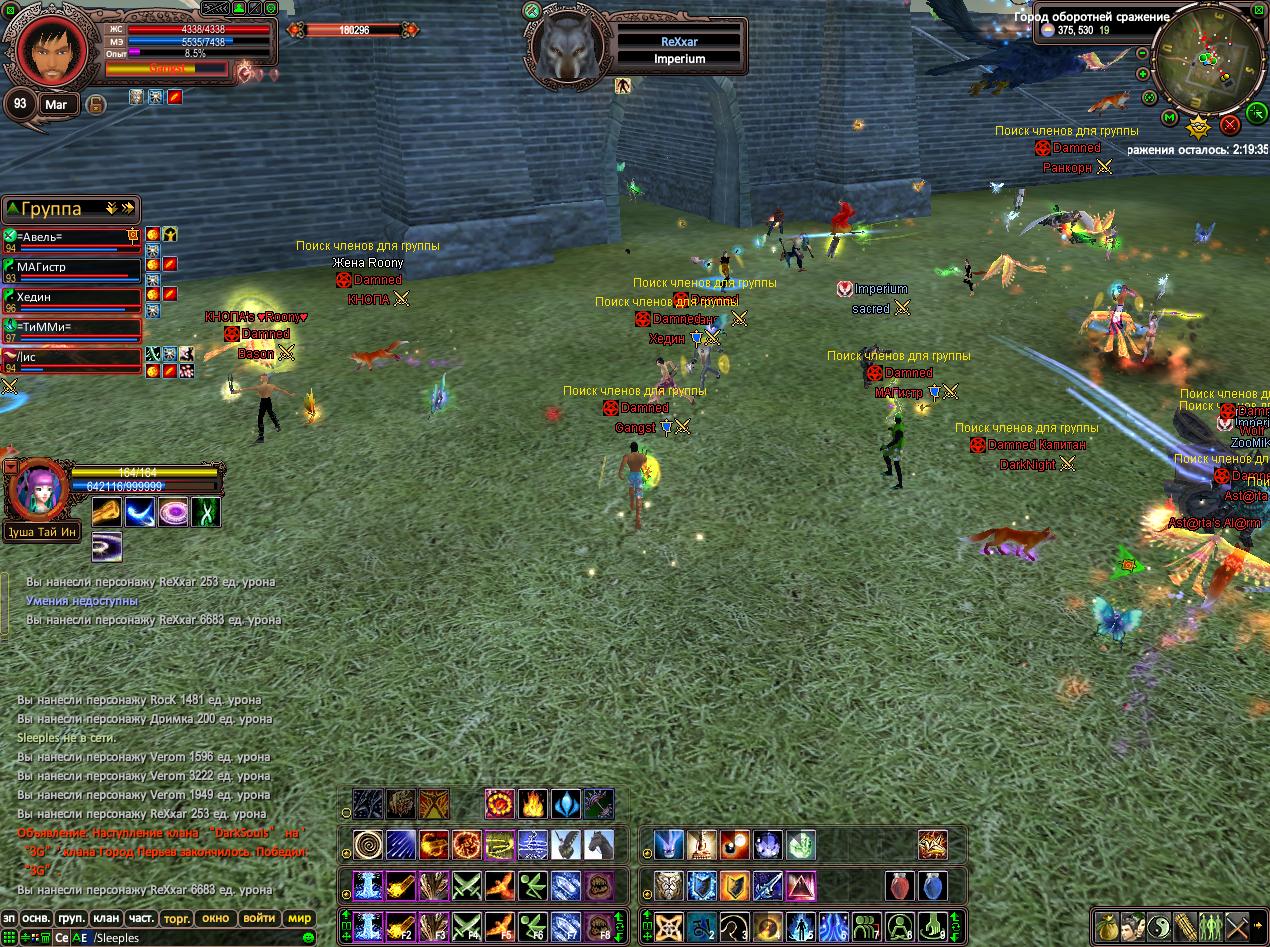The height and width of the screenshot is (947, 1270).
Task: Activate the flame skill icon
Action: (533, 804)
